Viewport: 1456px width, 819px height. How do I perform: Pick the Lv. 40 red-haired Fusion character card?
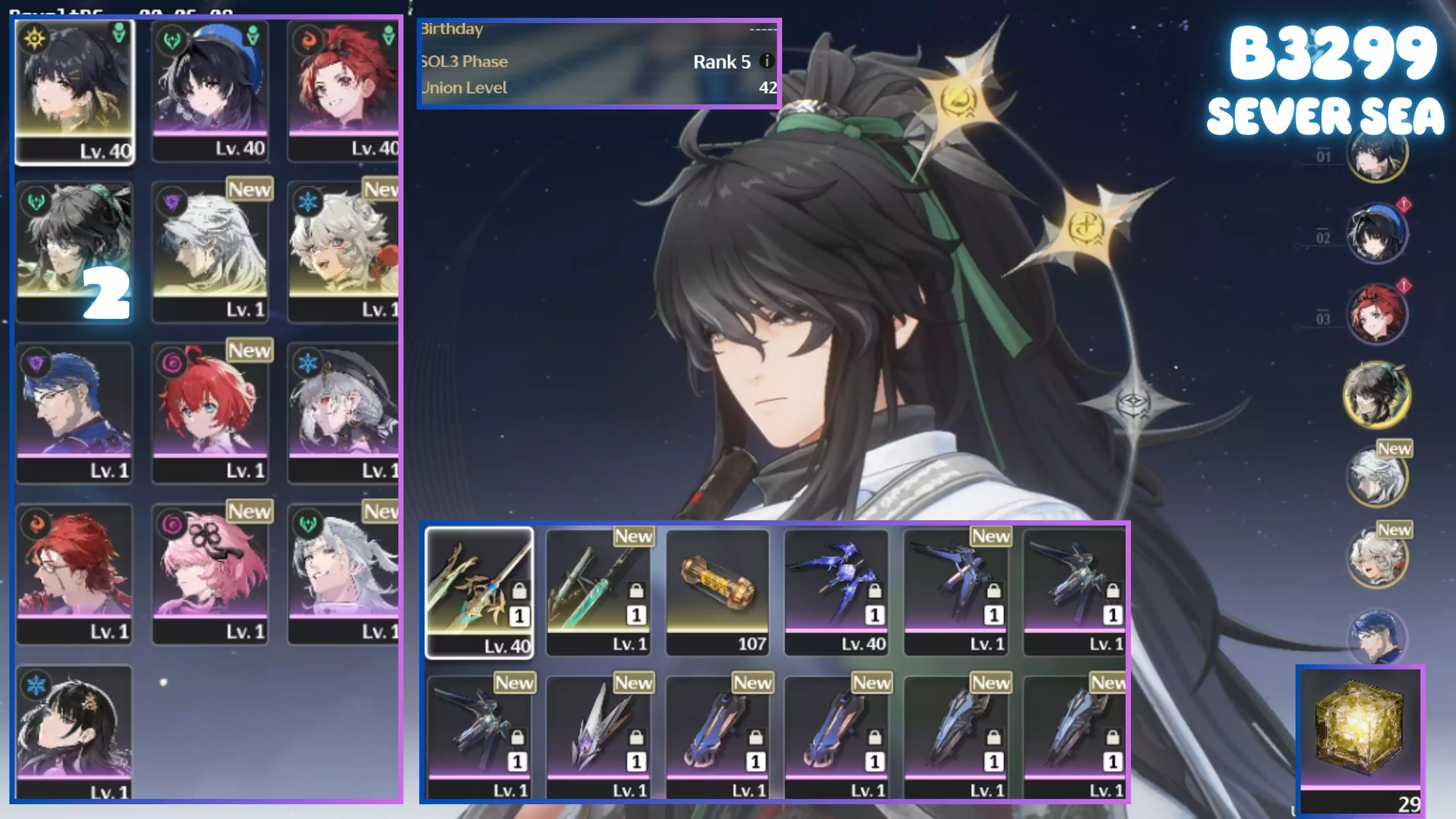[x=344, y=91]
